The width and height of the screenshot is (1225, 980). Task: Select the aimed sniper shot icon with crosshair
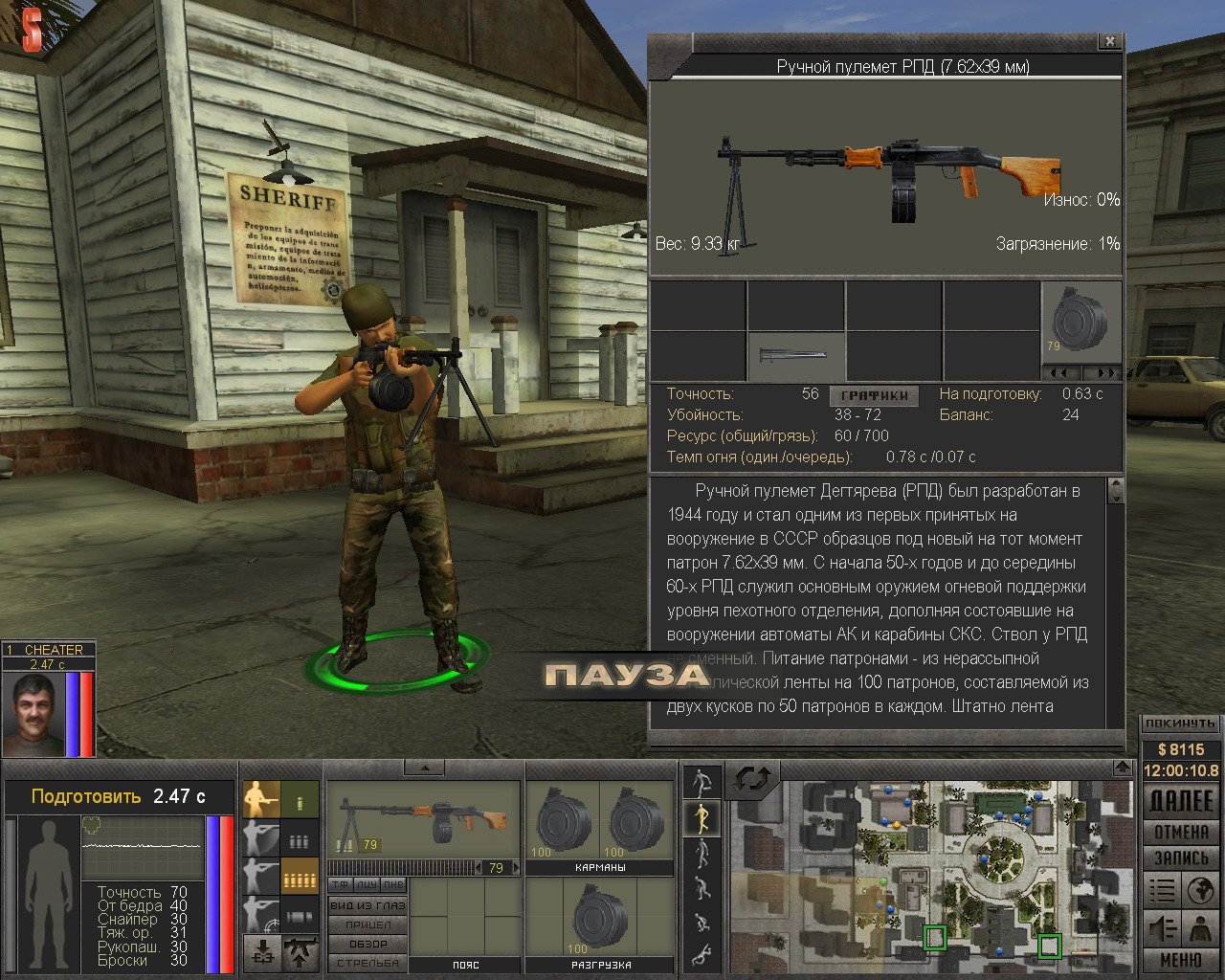[x=260, y=915]
